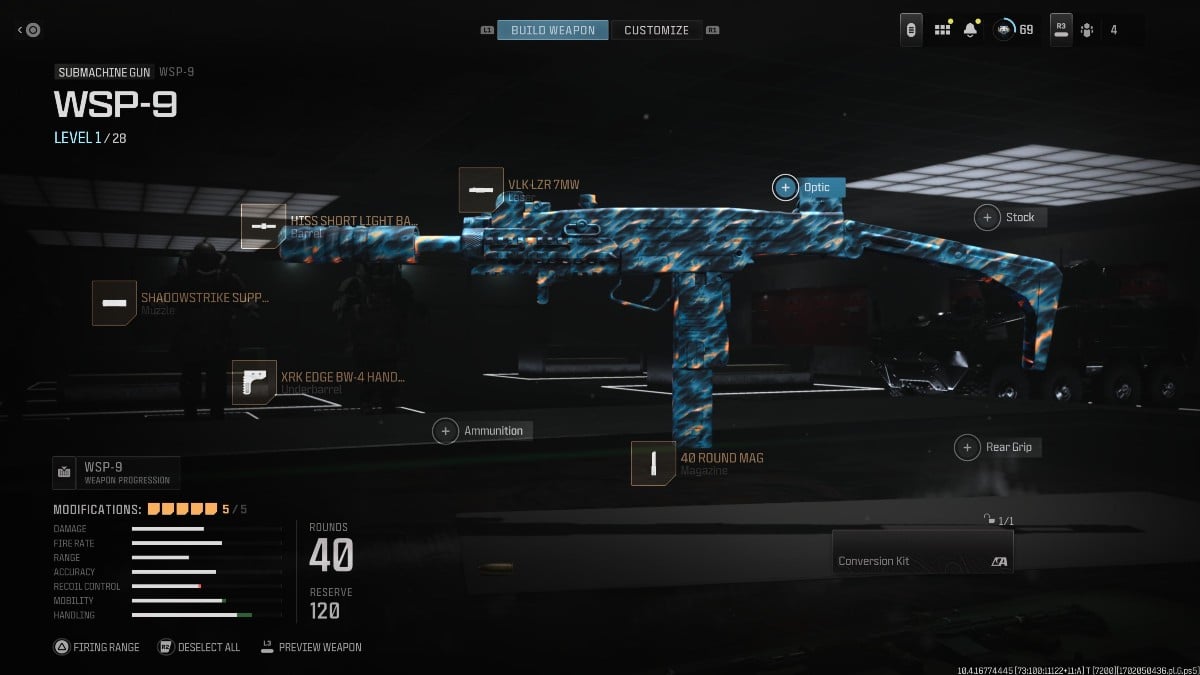1200x675 pixels.
Task: Open the notifications bell icon
Action: [970, 30]
